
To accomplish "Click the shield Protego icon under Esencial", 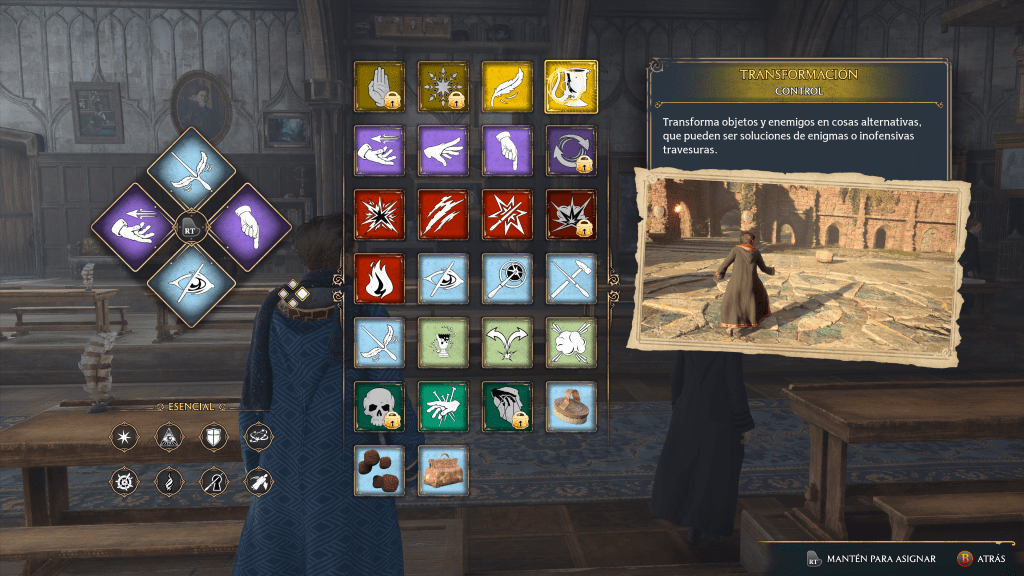I will click(x=213, y=437).
